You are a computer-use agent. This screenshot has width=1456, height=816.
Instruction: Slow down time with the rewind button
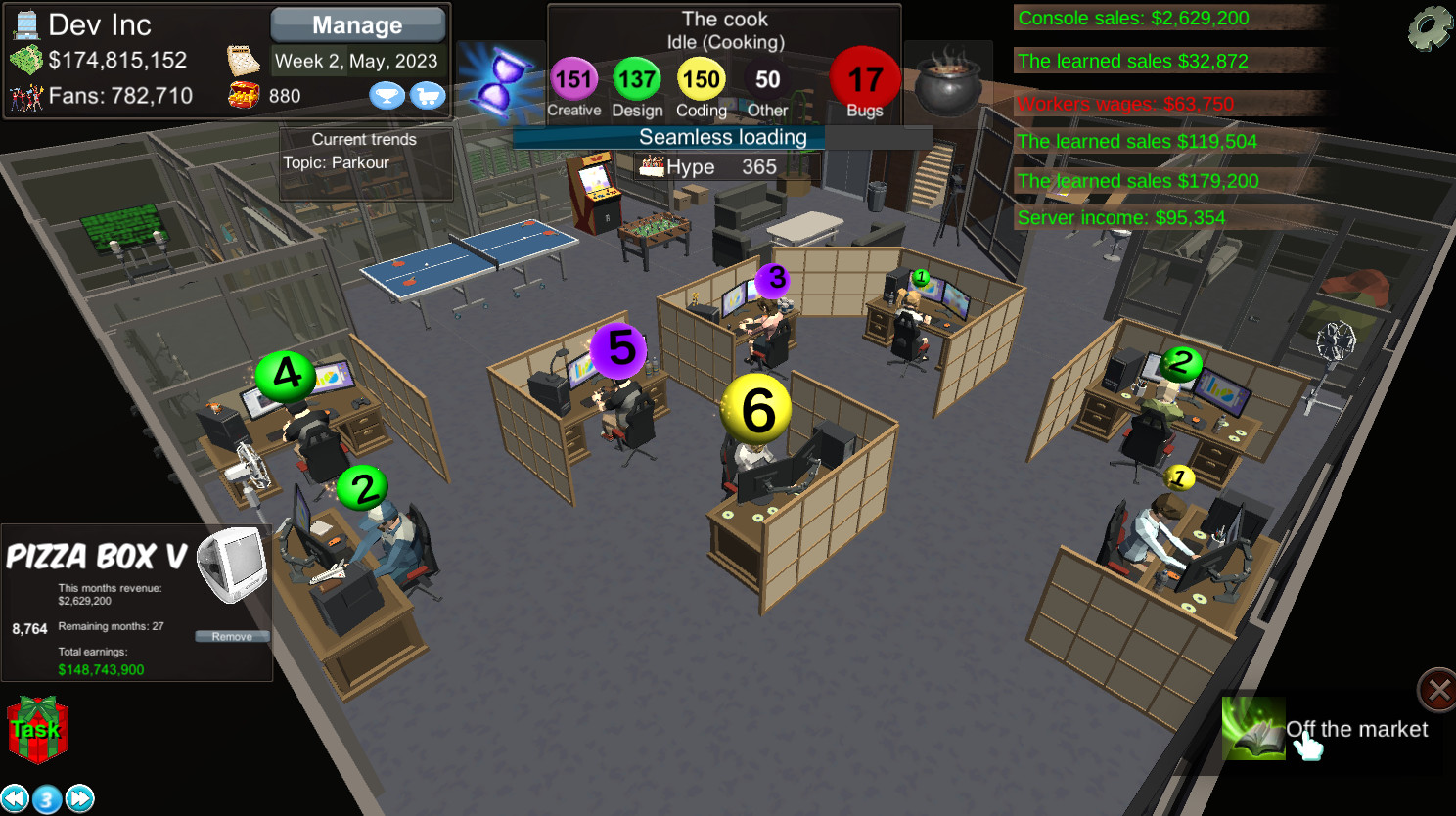(x=16, y=797)
